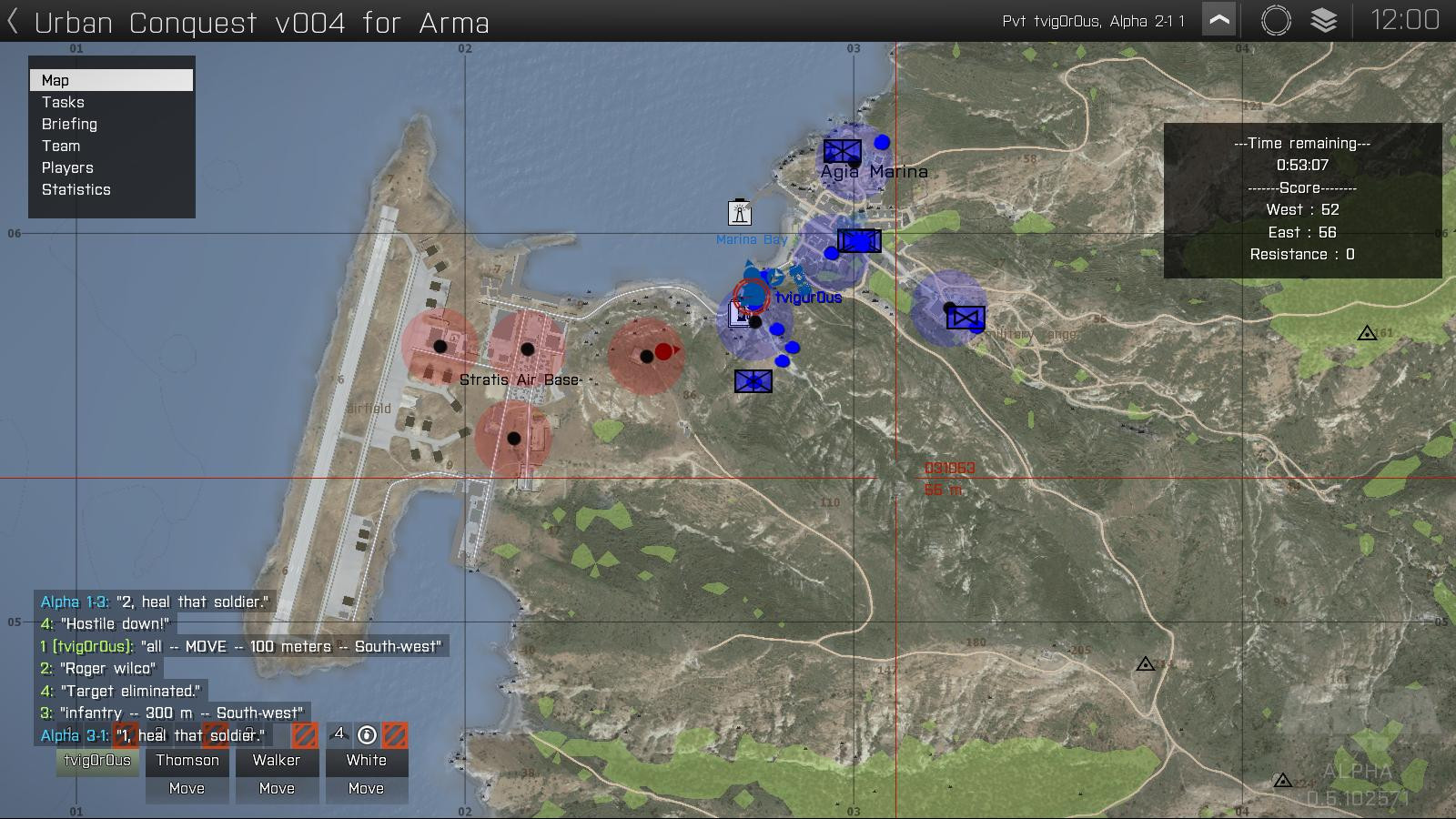1456x819 pixels.
Task: Open the Team section
Action: [61, 146]
